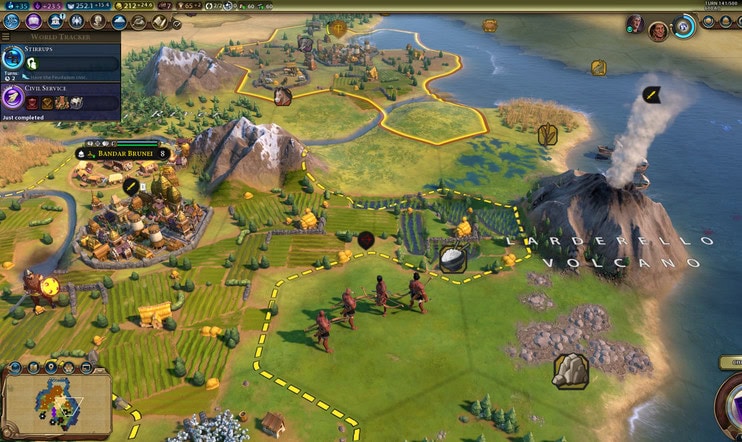Click the first leader portrait in diplomacy ribbon
The image size is (742, 442).
[635, 23]
